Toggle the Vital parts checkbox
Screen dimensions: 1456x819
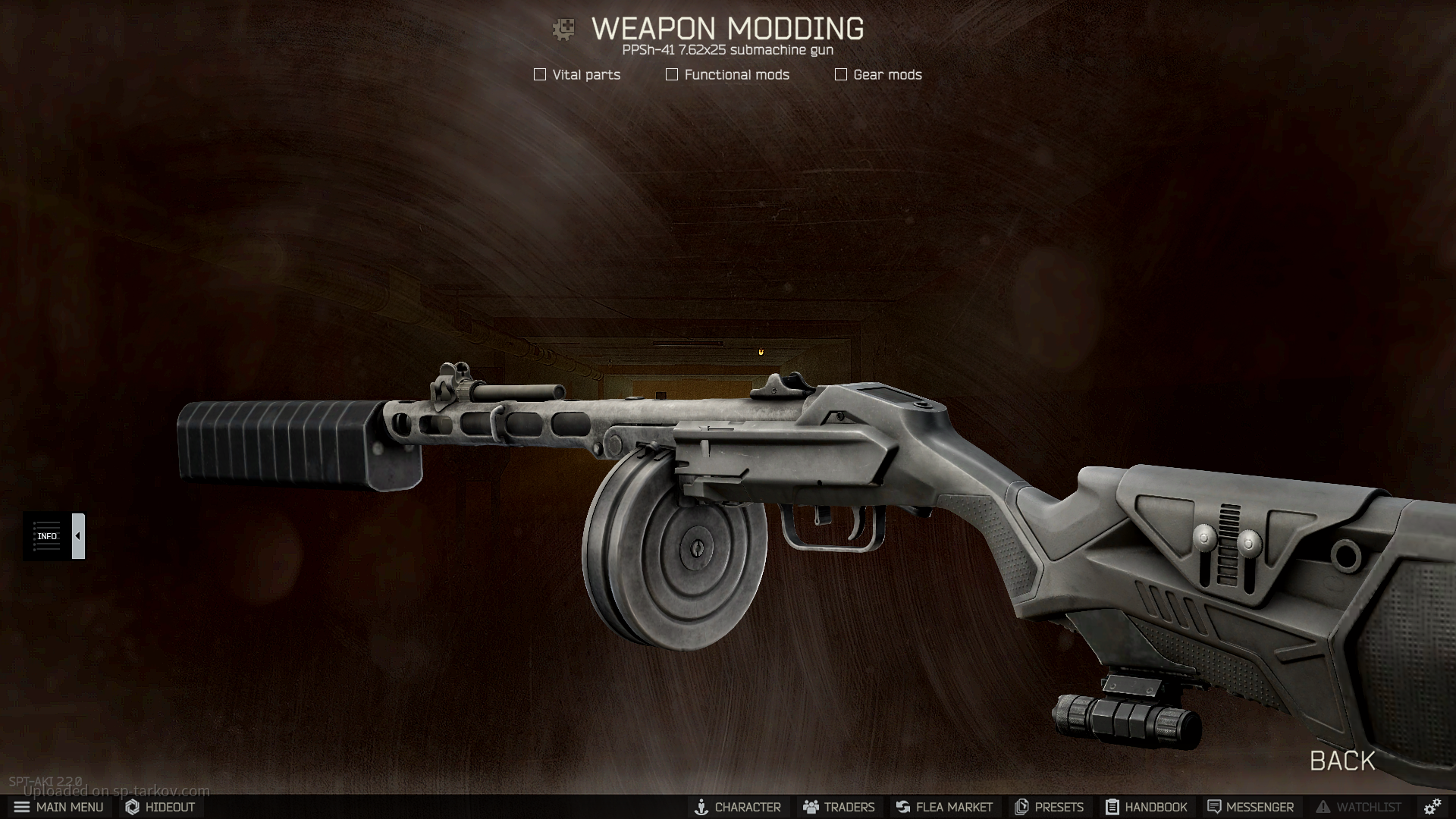tap(540, 74)
